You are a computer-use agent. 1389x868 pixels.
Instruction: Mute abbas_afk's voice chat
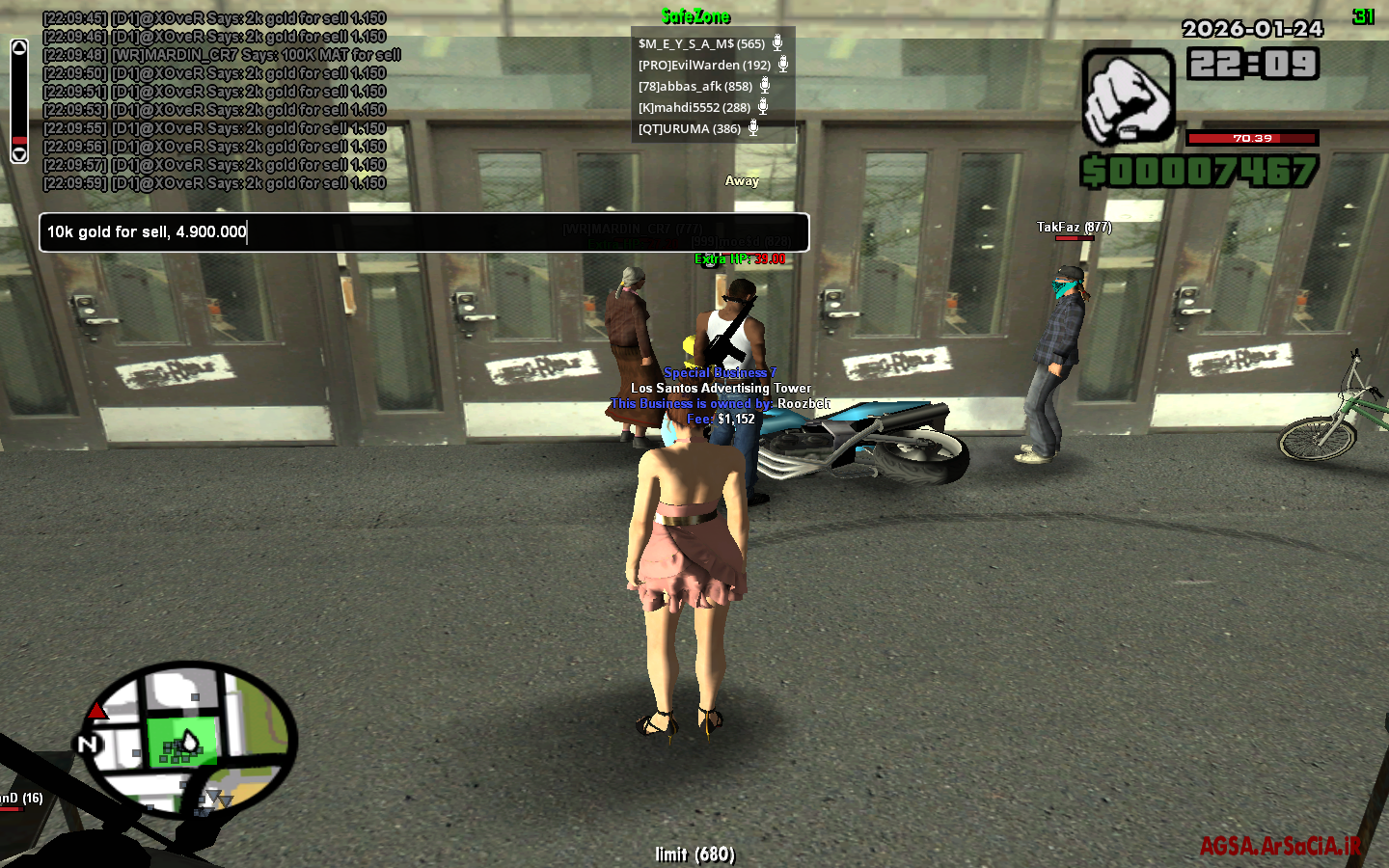(x=765, y=86)
